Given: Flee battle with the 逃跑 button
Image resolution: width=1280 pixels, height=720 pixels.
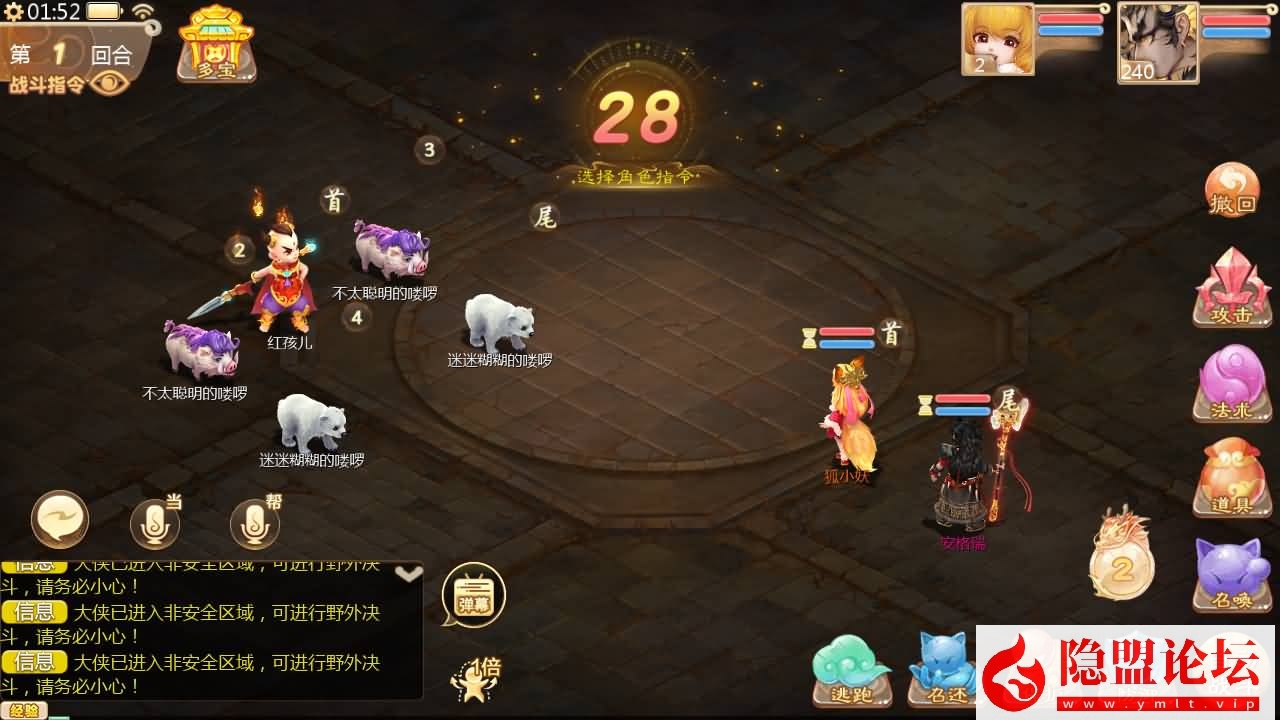Looking at the screenshot, I should 851,668.
